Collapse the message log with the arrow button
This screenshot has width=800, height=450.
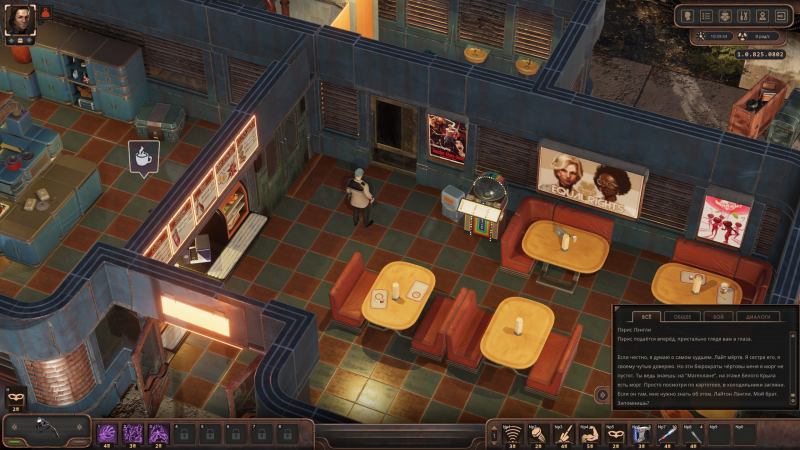(x=601, y=395)
